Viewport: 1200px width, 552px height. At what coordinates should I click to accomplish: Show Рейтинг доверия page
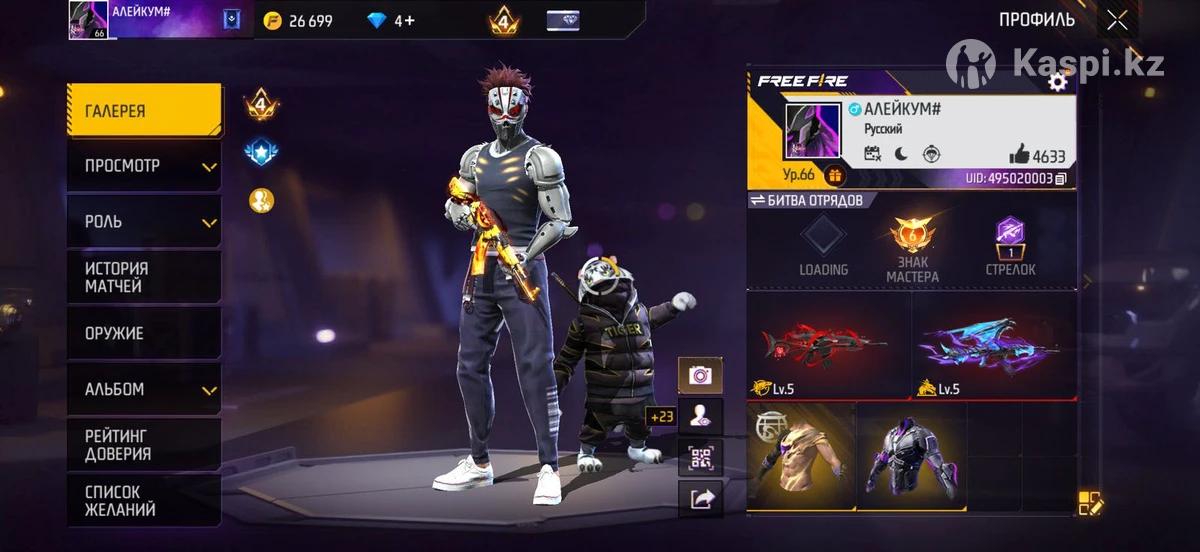coord(144,445)
